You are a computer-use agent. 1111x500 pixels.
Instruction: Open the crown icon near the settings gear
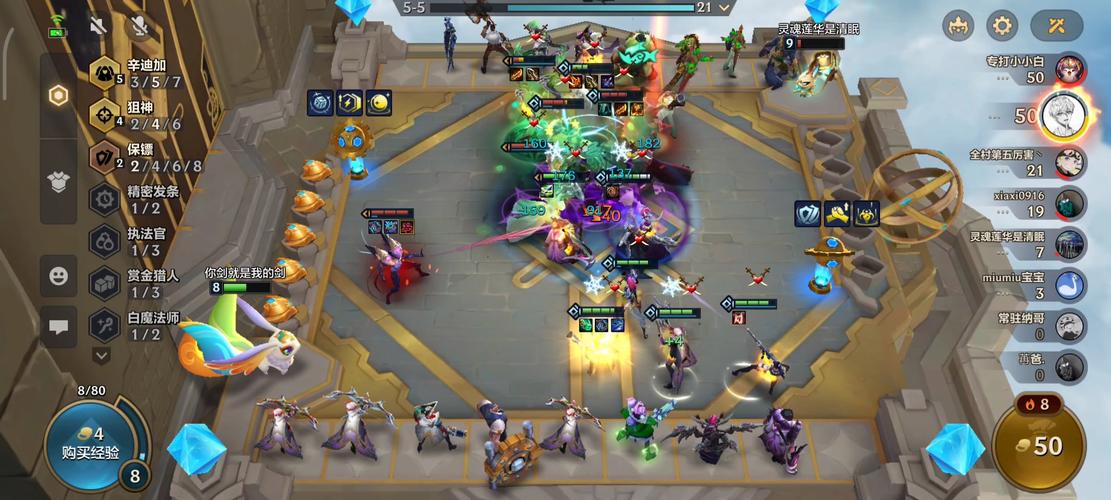(x=958, y=25)
